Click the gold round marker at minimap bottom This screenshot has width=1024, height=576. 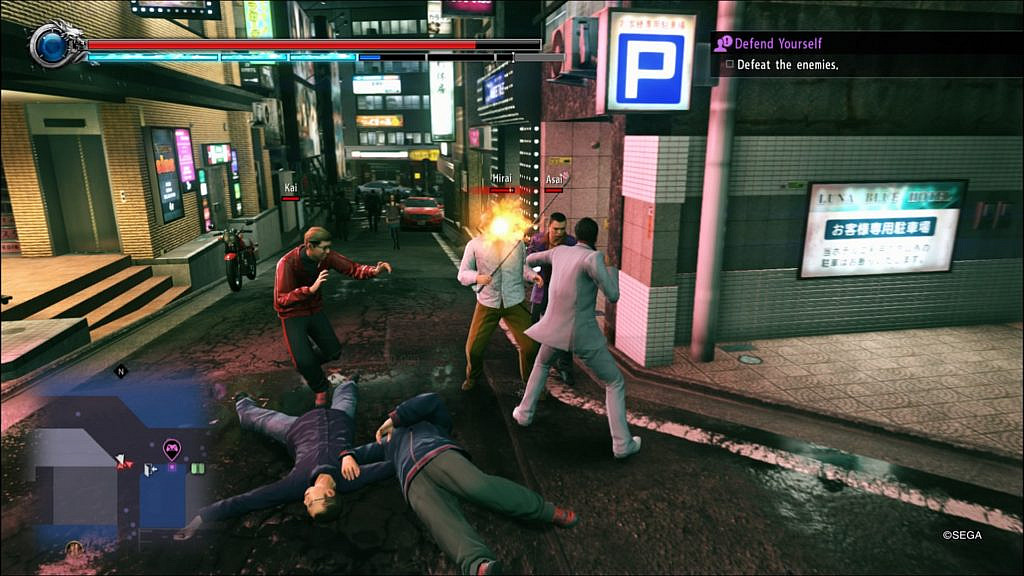pos(74,547)
